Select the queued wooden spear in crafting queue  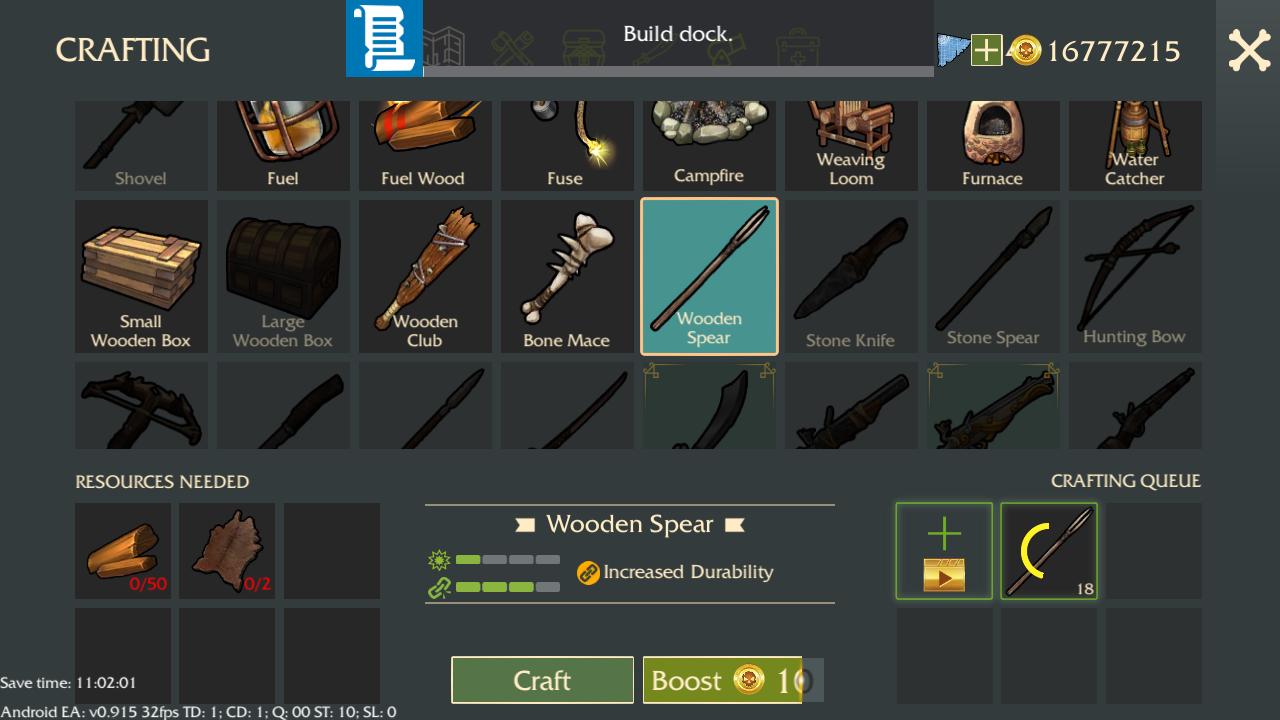click(1049, 551)
